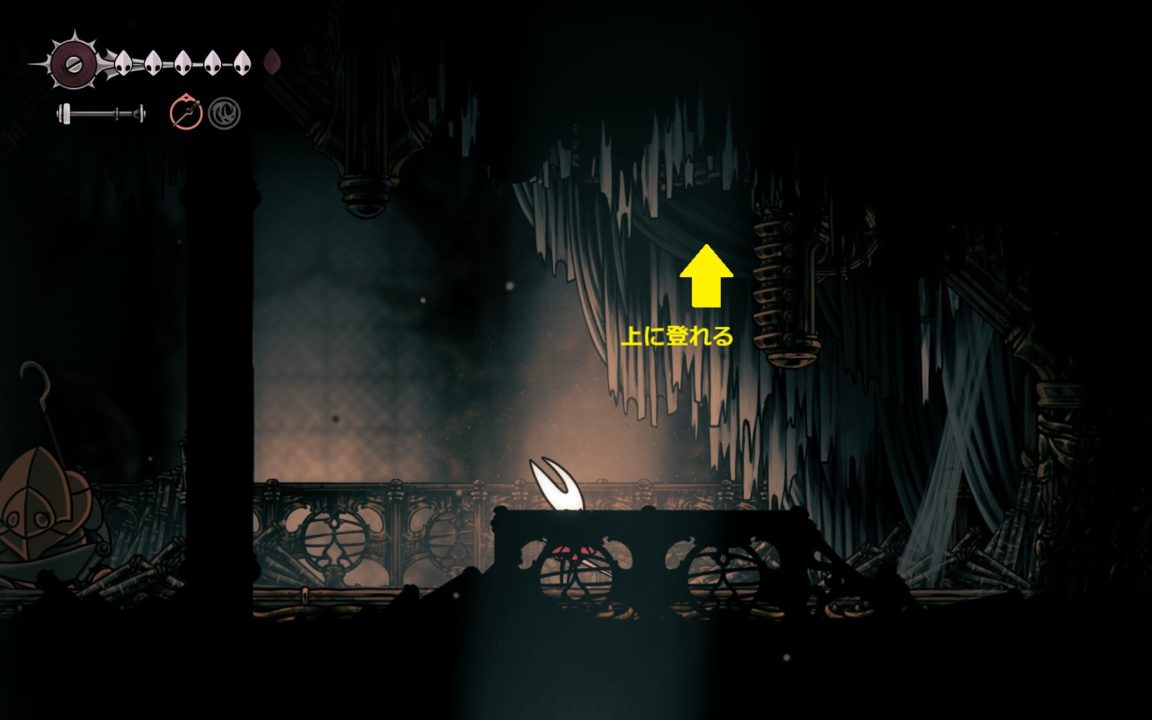Click the spiked crest emblem in the HUD
This screenshot has height=720, width=1152.
click(x=72, y=64)
